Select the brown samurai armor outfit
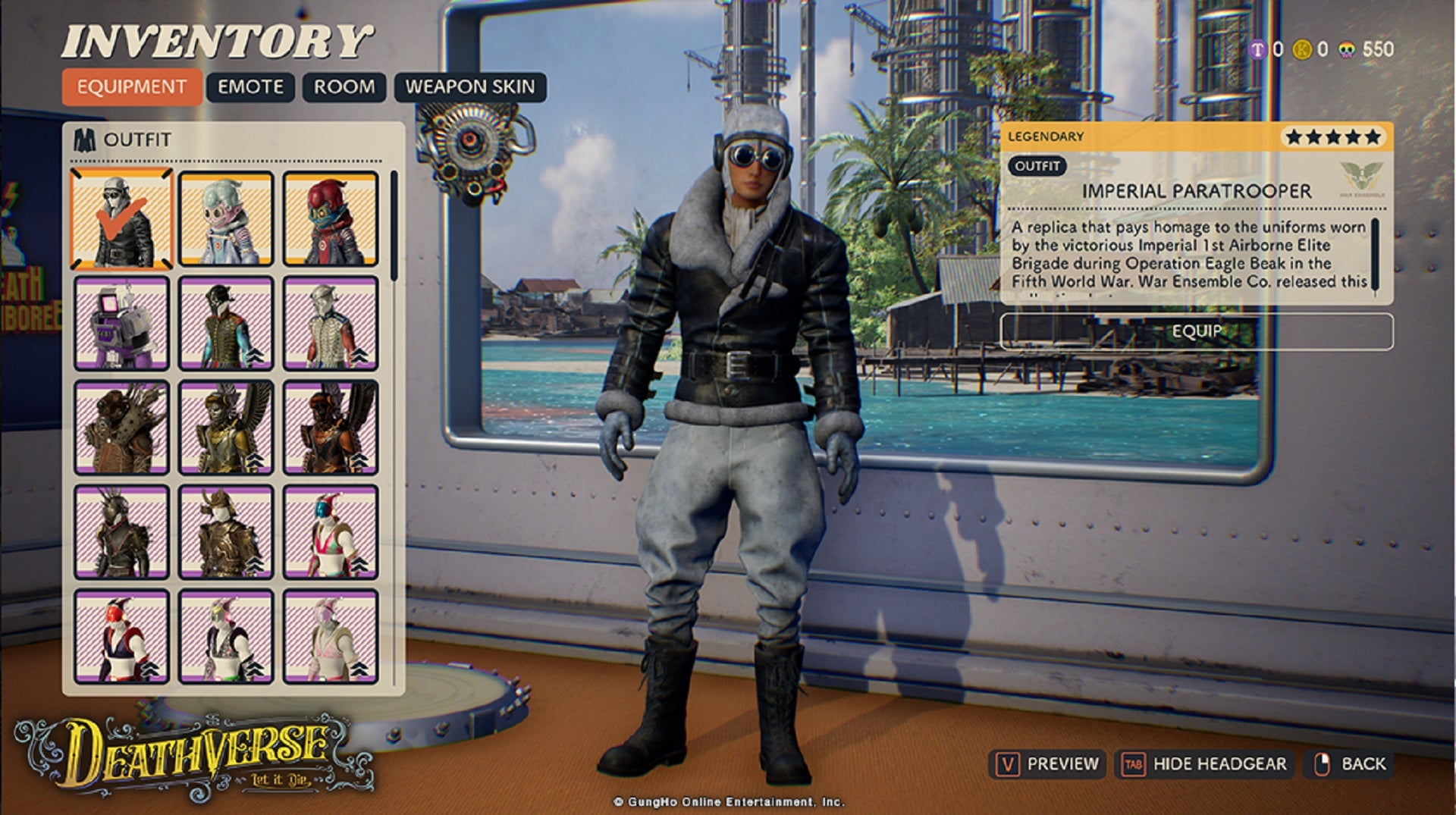The height and width of the screenshot is (815, 1456). pos(226,533)
